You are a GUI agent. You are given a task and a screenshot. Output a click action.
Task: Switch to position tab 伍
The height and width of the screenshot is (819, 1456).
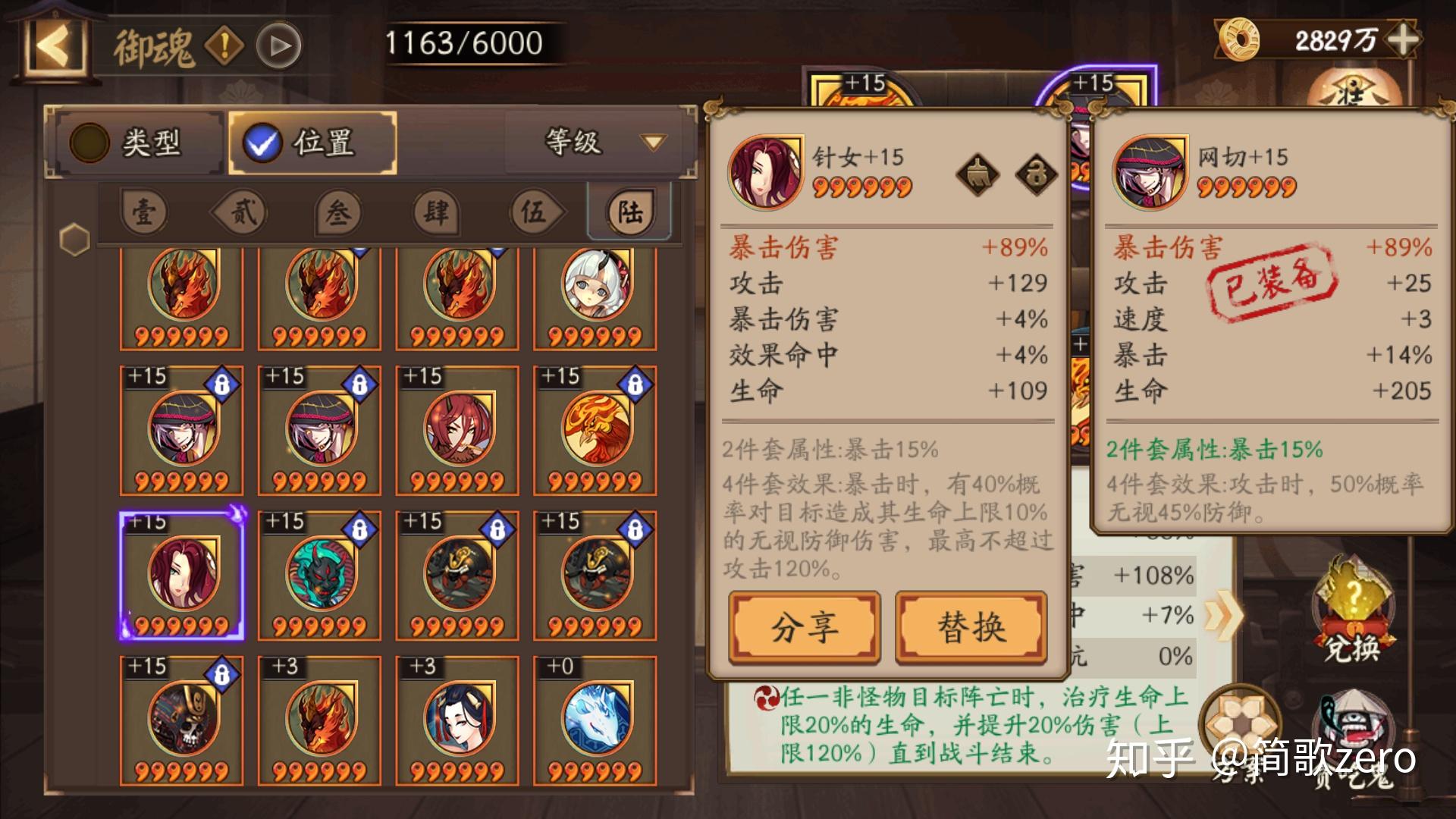click(533, 213)
